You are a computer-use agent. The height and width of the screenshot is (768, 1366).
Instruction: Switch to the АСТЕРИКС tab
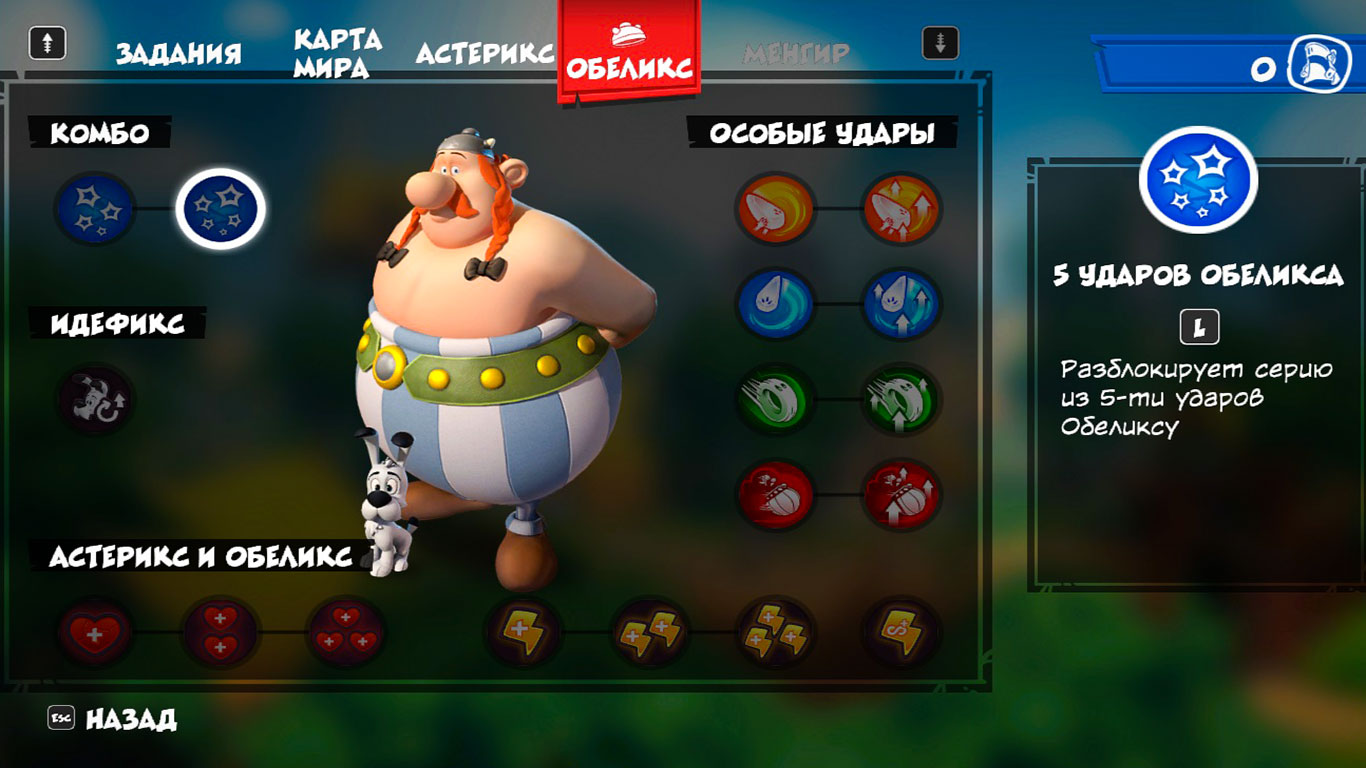pyautogui.click(x=485, y=53)
